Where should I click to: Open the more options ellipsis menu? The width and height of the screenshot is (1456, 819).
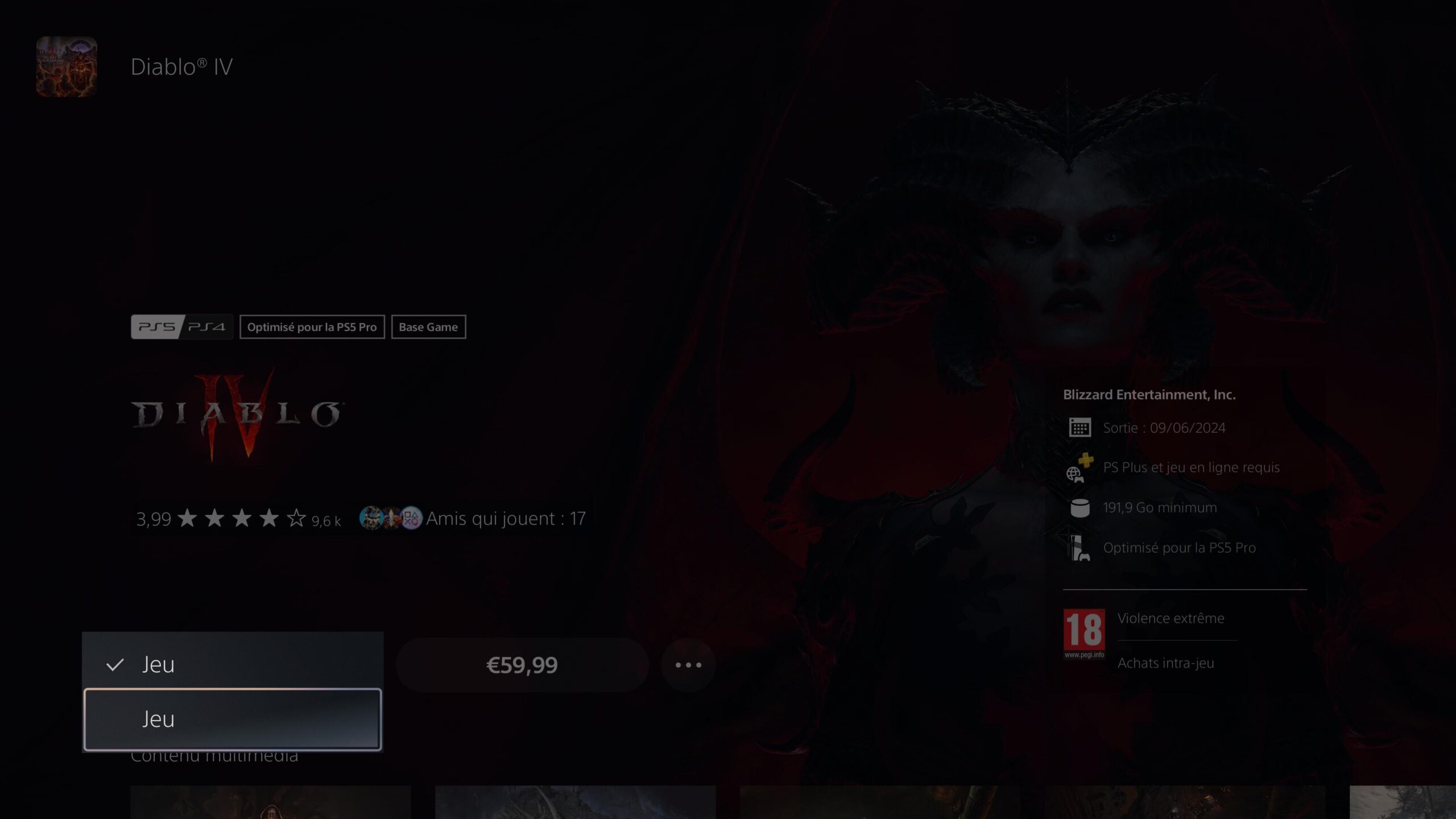pyautogui.click(x=688, y=664)
